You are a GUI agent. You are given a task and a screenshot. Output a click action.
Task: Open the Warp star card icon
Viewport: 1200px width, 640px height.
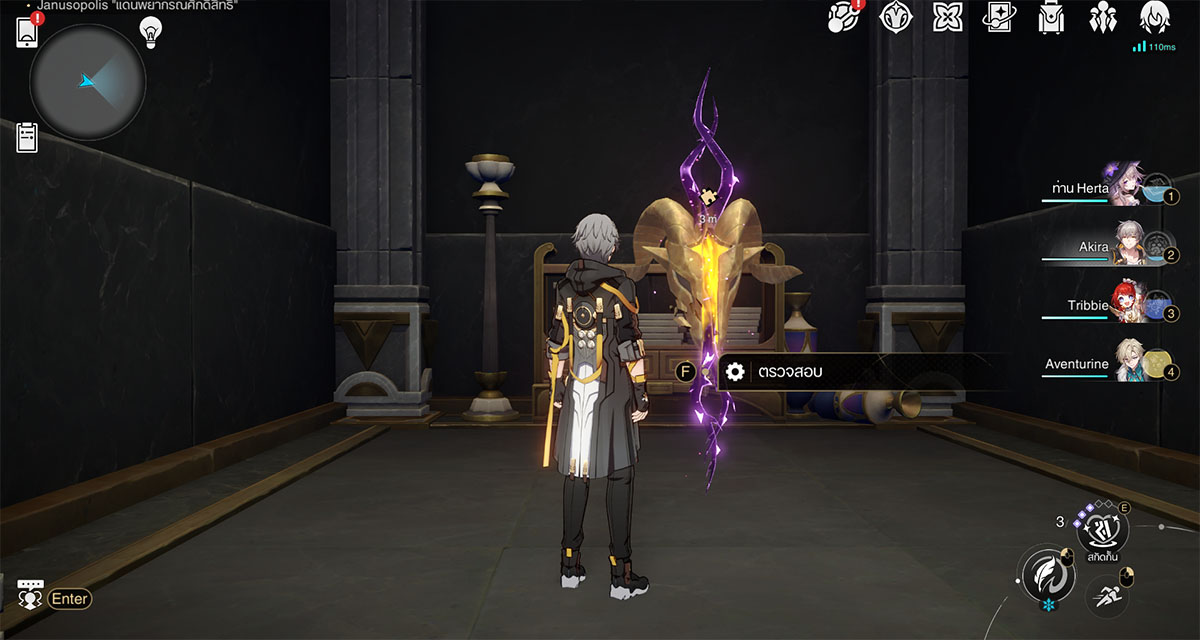999,17
